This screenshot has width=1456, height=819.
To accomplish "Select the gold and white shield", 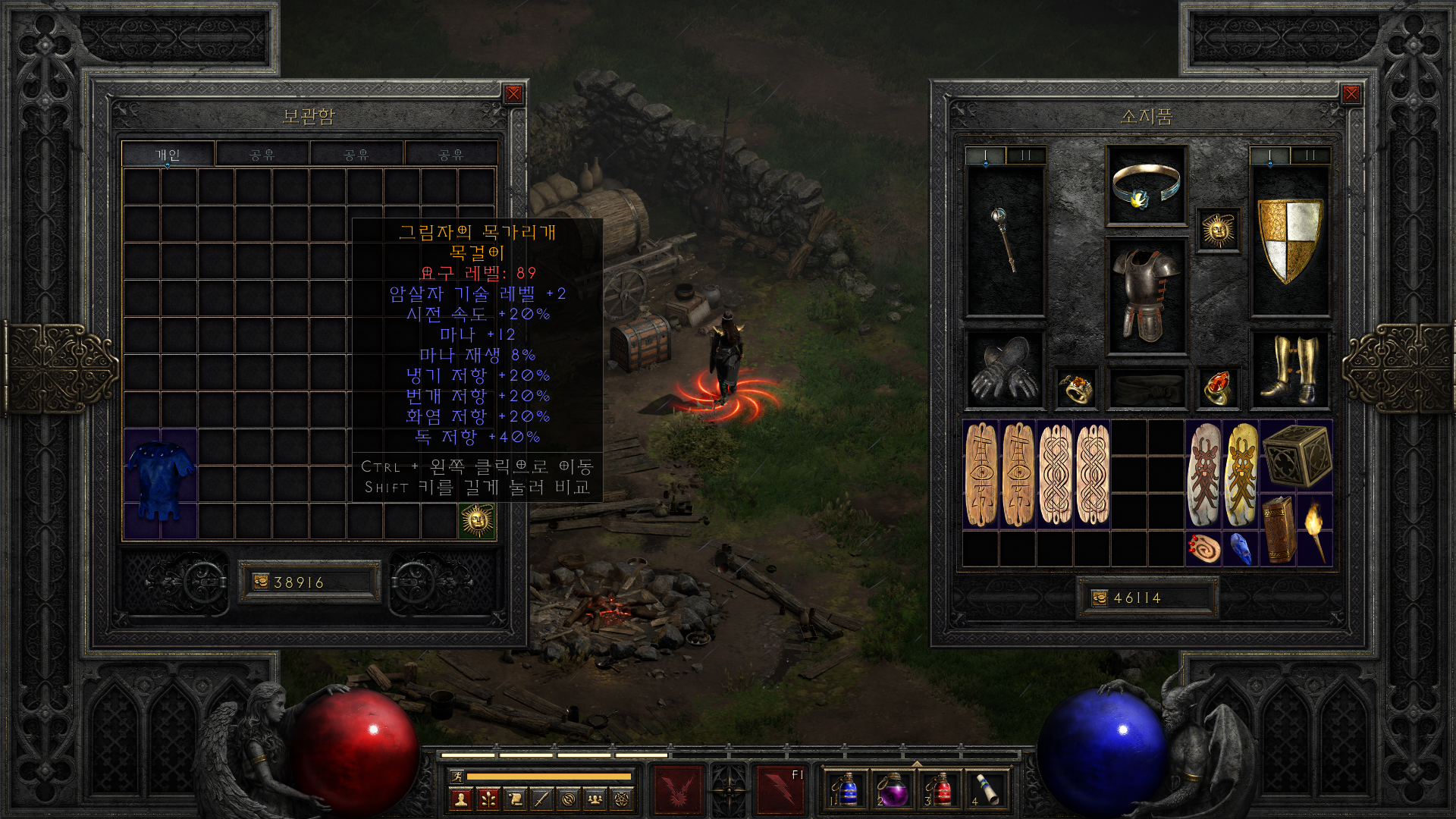I will (1289, 240).
